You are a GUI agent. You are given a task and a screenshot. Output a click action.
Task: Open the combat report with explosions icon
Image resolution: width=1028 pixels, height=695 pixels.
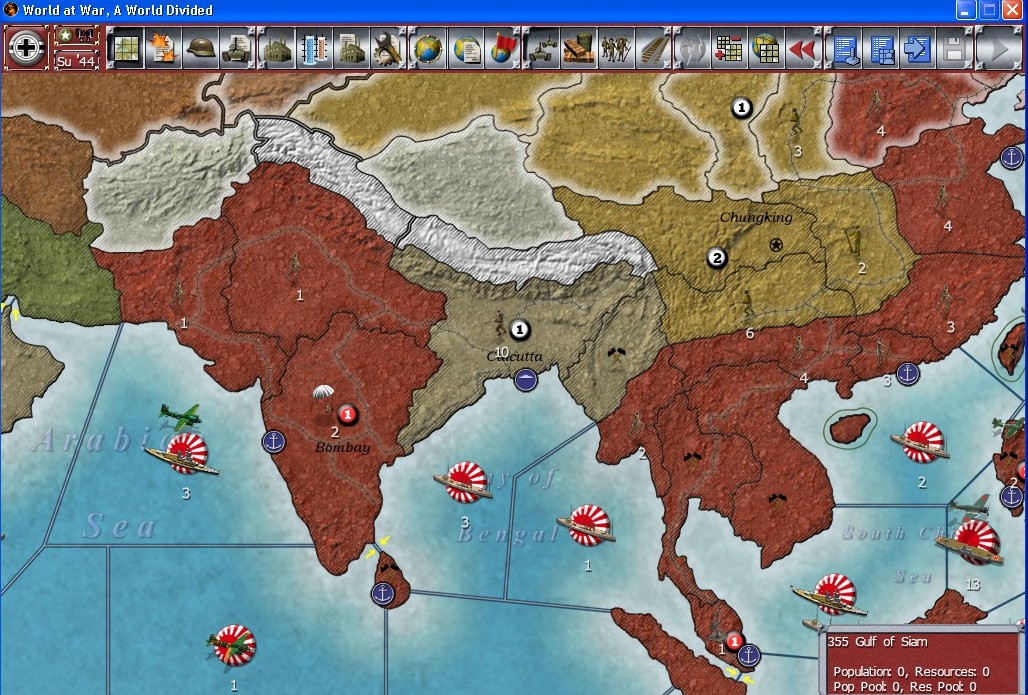click(x=163, y=48)
